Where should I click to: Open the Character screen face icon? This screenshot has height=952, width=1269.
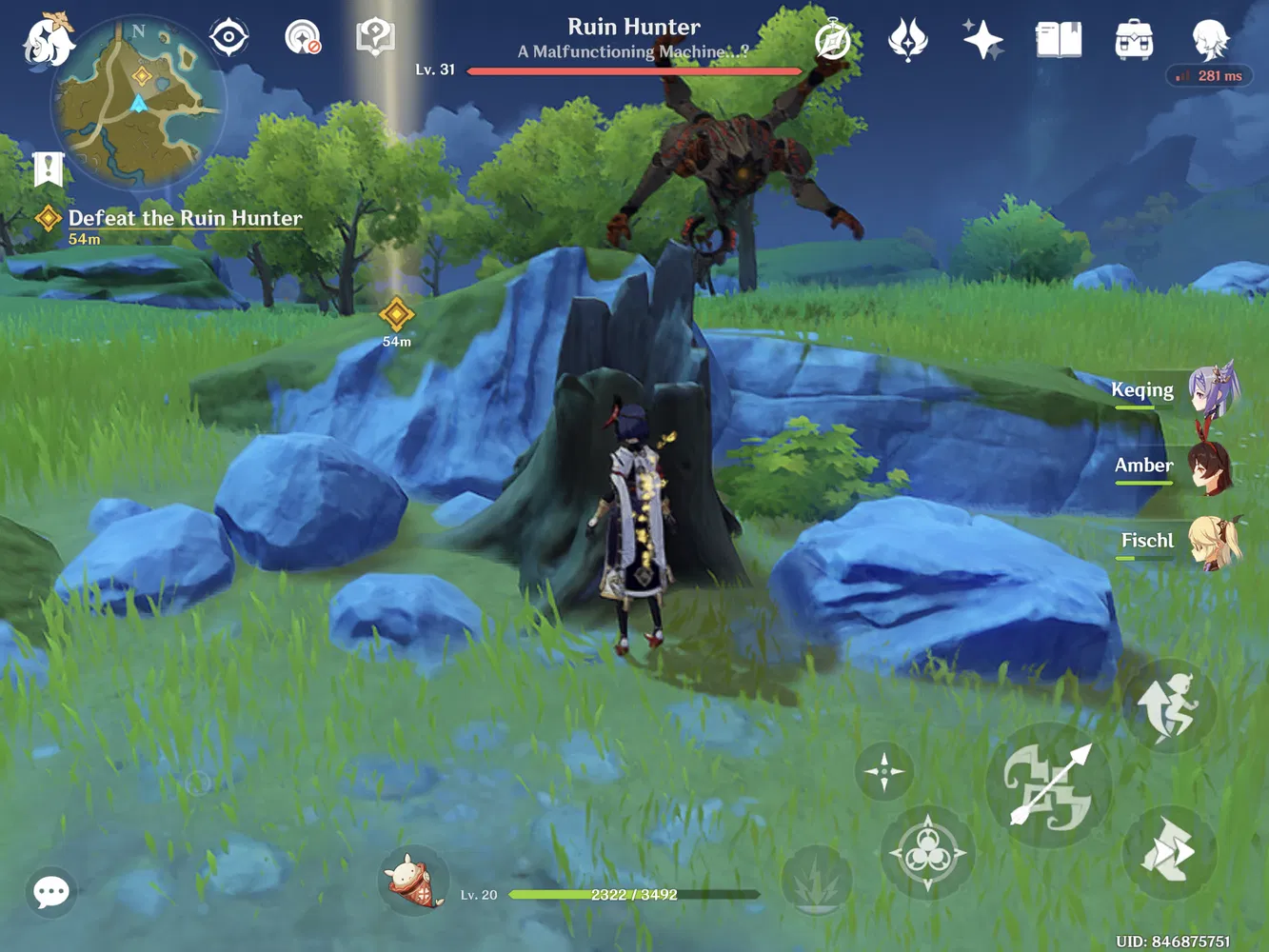(x=1207, y=40)
